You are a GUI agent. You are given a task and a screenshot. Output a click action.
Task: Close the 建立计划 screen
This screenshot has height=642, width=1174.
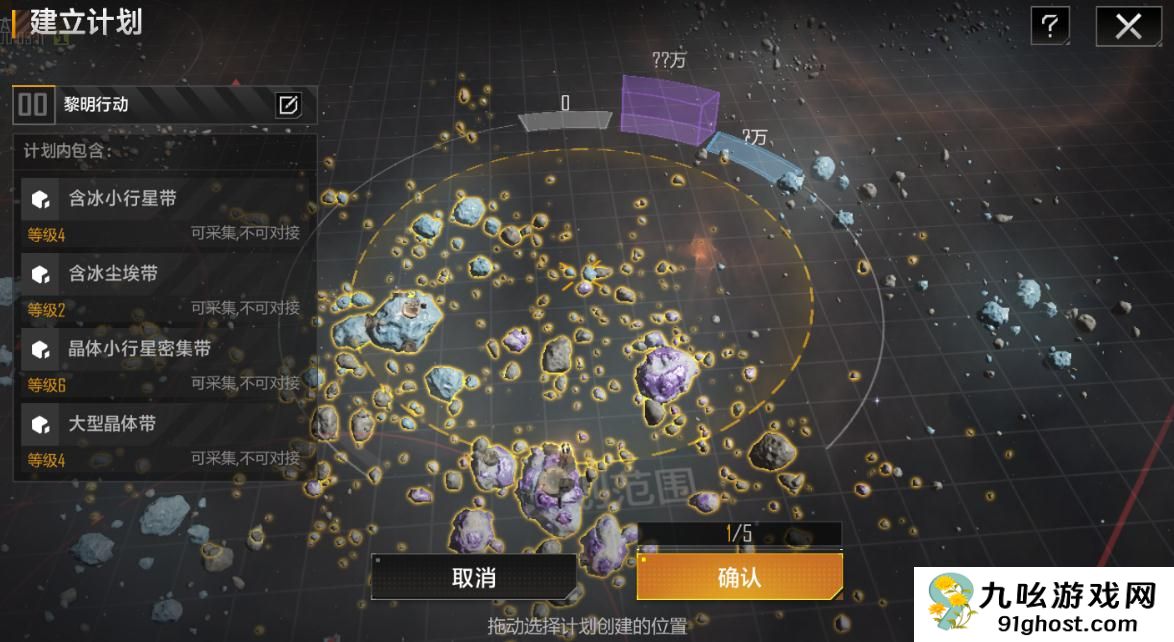coord(1128,27)
